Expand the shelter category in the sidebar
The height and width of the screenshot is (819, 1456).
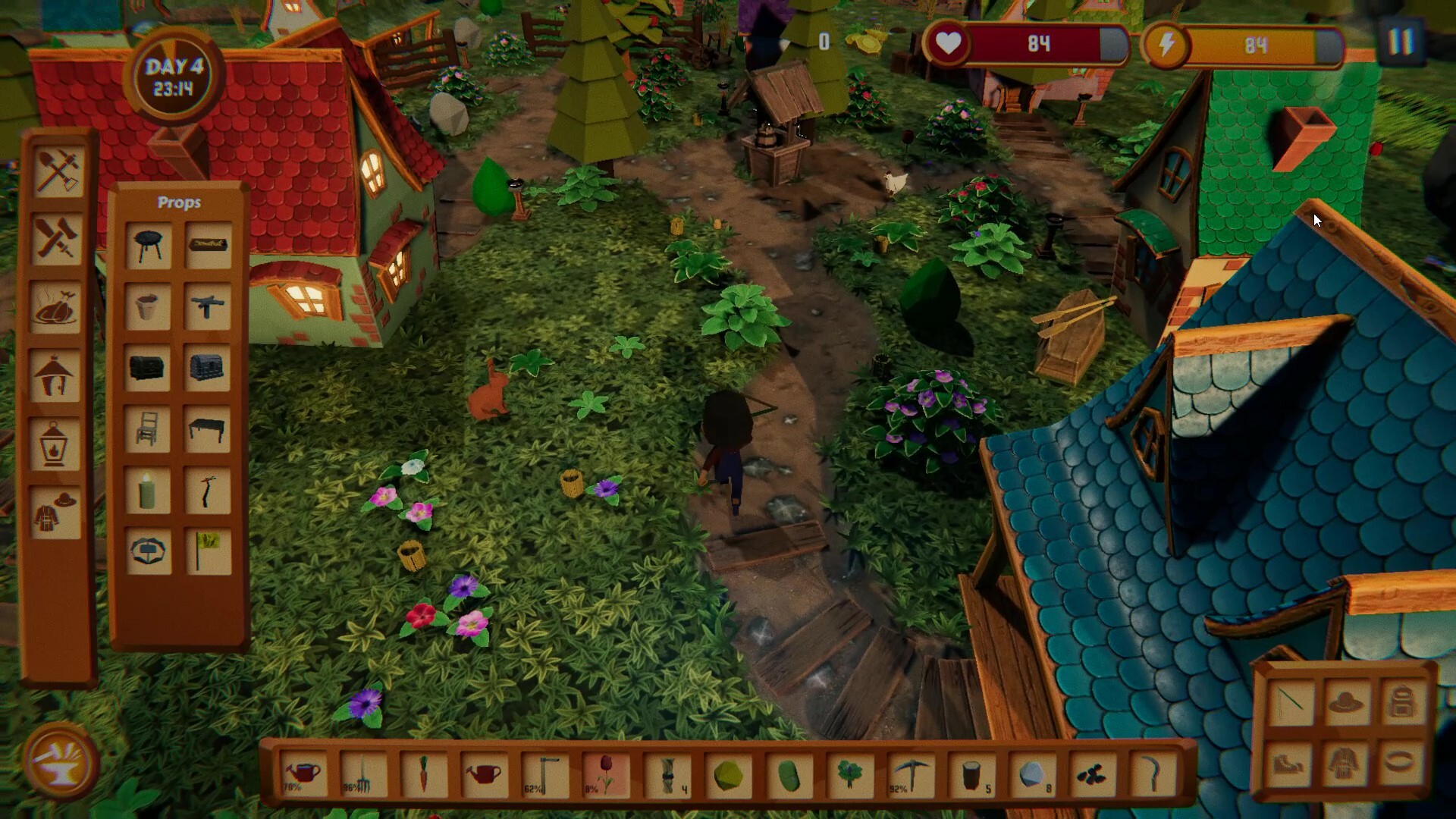[x=55, y=377]
